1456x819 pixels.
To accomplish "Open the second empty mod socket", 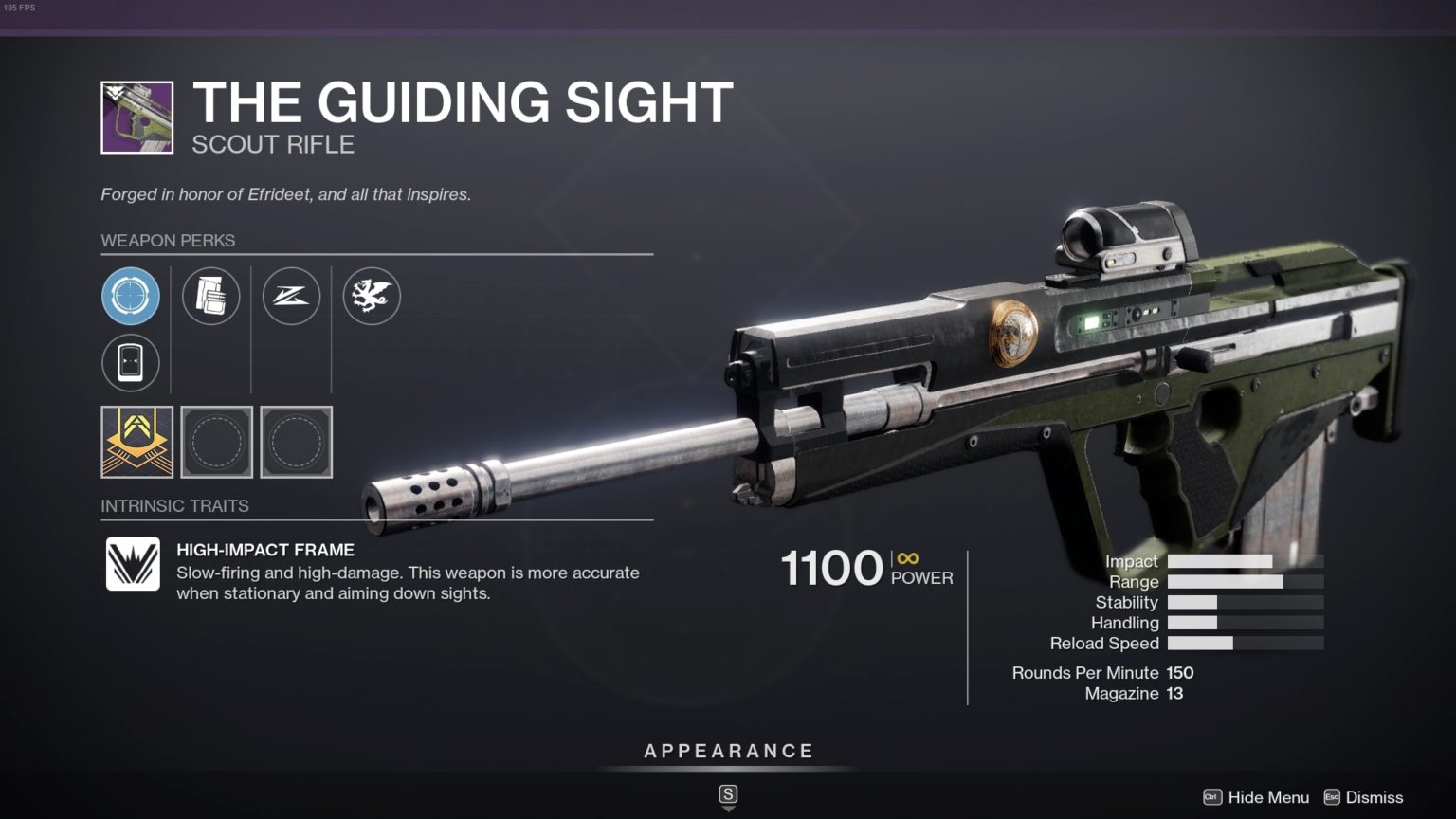I will pyautogui.click(x=297, y=442).
